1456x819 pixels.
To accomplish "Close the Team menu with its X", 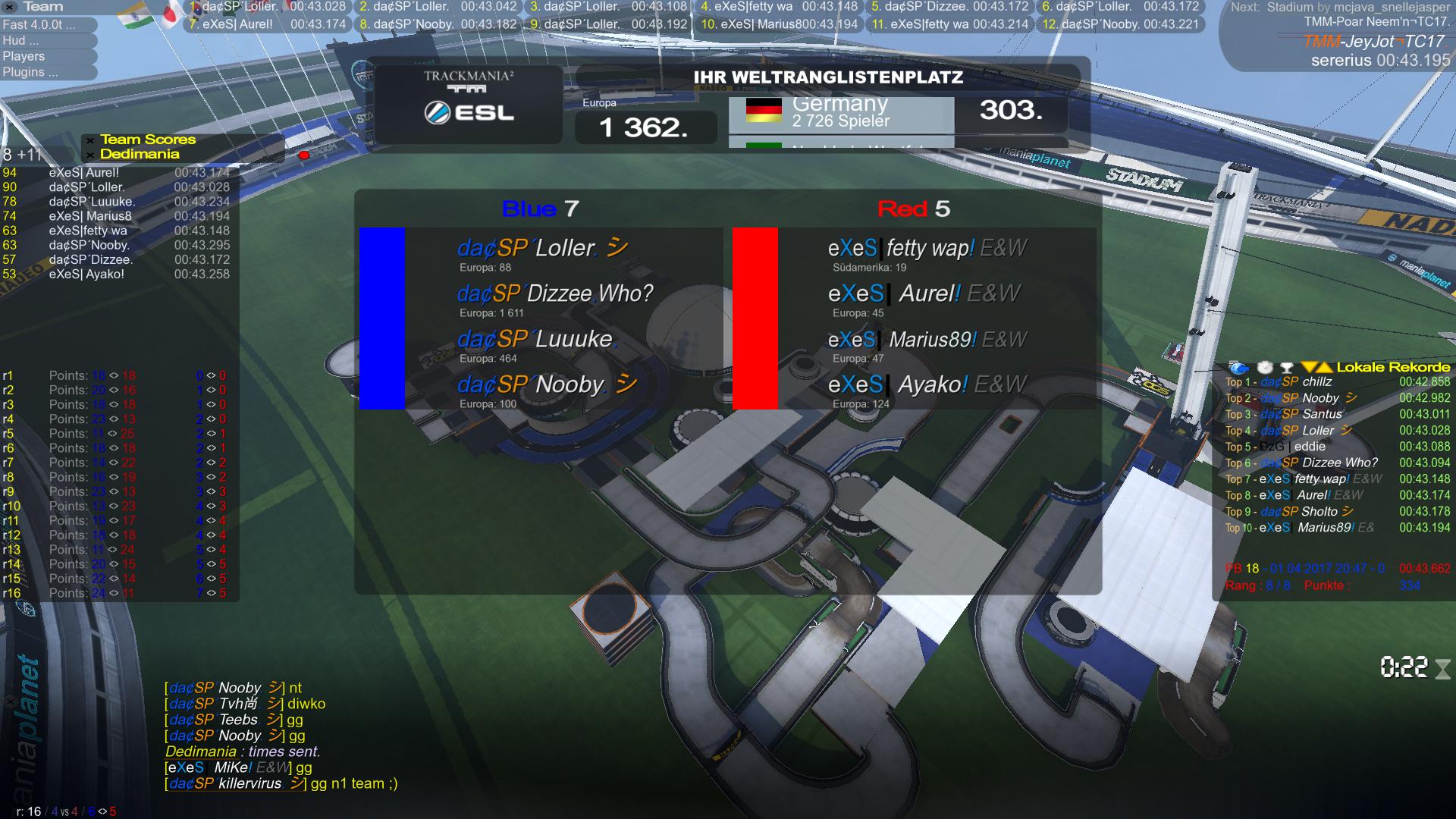I will click(11, 7).
